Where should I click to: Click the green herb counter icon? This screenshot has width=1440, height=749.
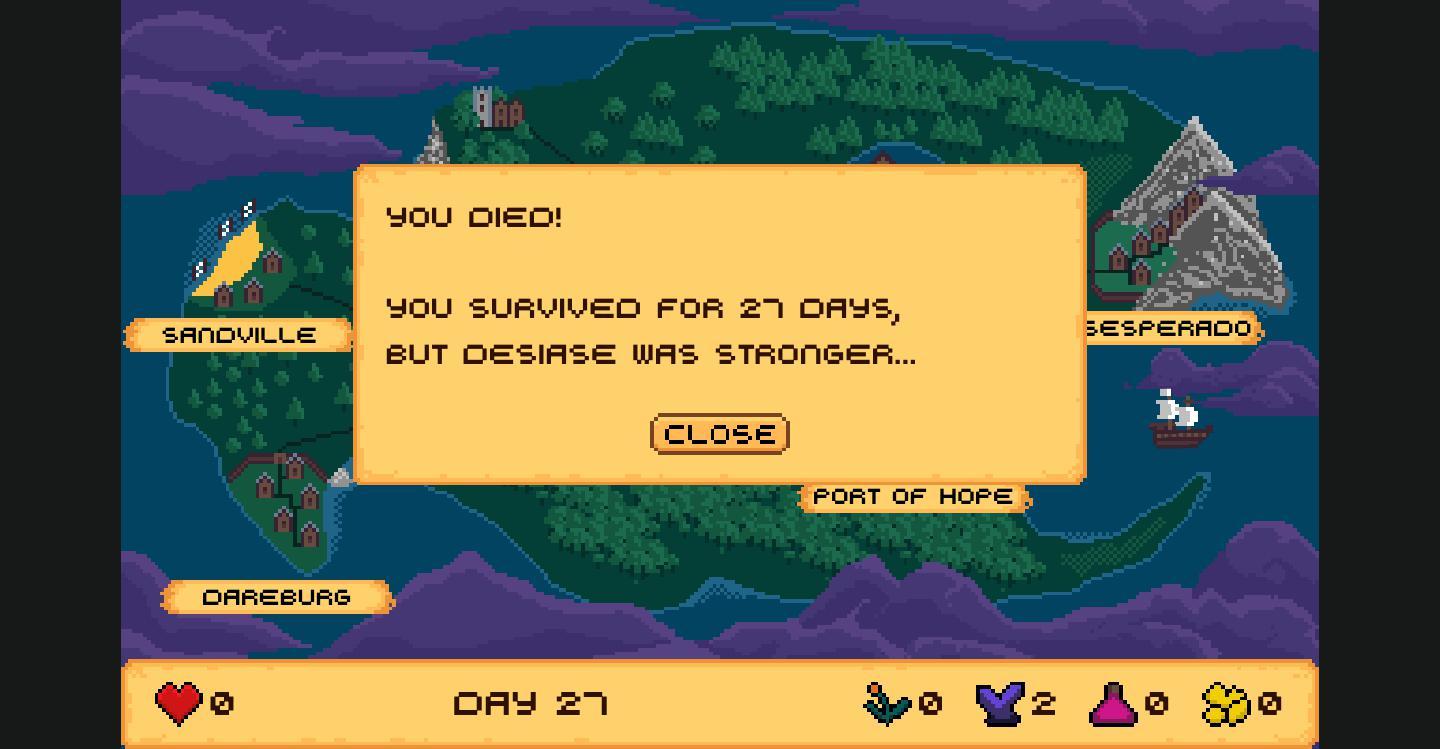click(888, 702)
